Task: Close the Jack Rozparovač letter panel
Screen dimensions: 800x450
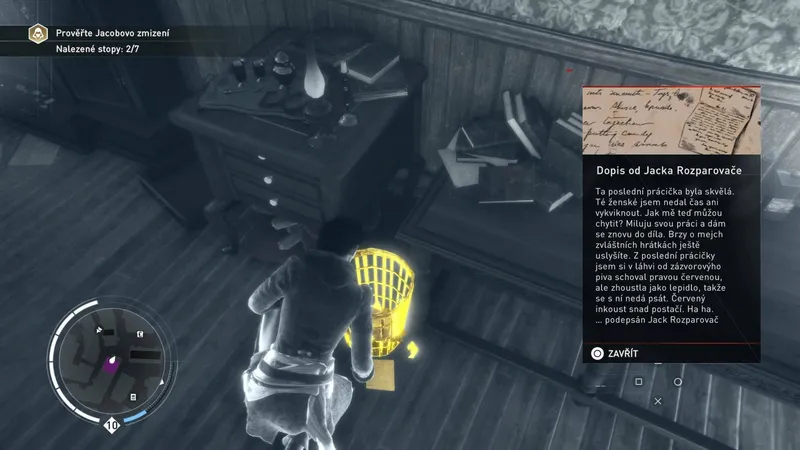Action: 615,353
